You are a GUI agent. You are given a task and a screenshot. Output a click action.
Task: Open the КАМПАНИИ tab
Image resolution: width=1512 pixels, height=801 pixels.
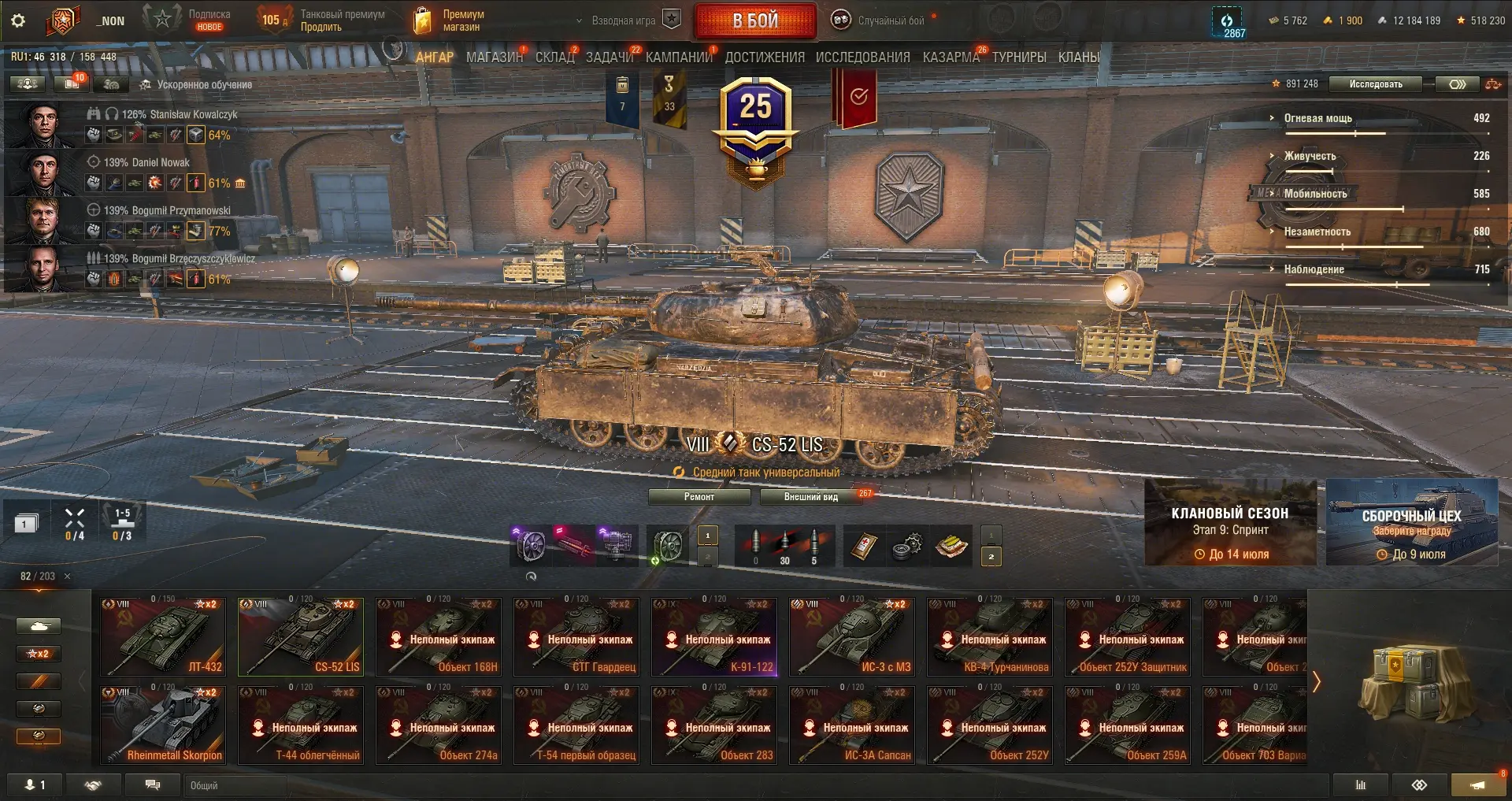678,57
